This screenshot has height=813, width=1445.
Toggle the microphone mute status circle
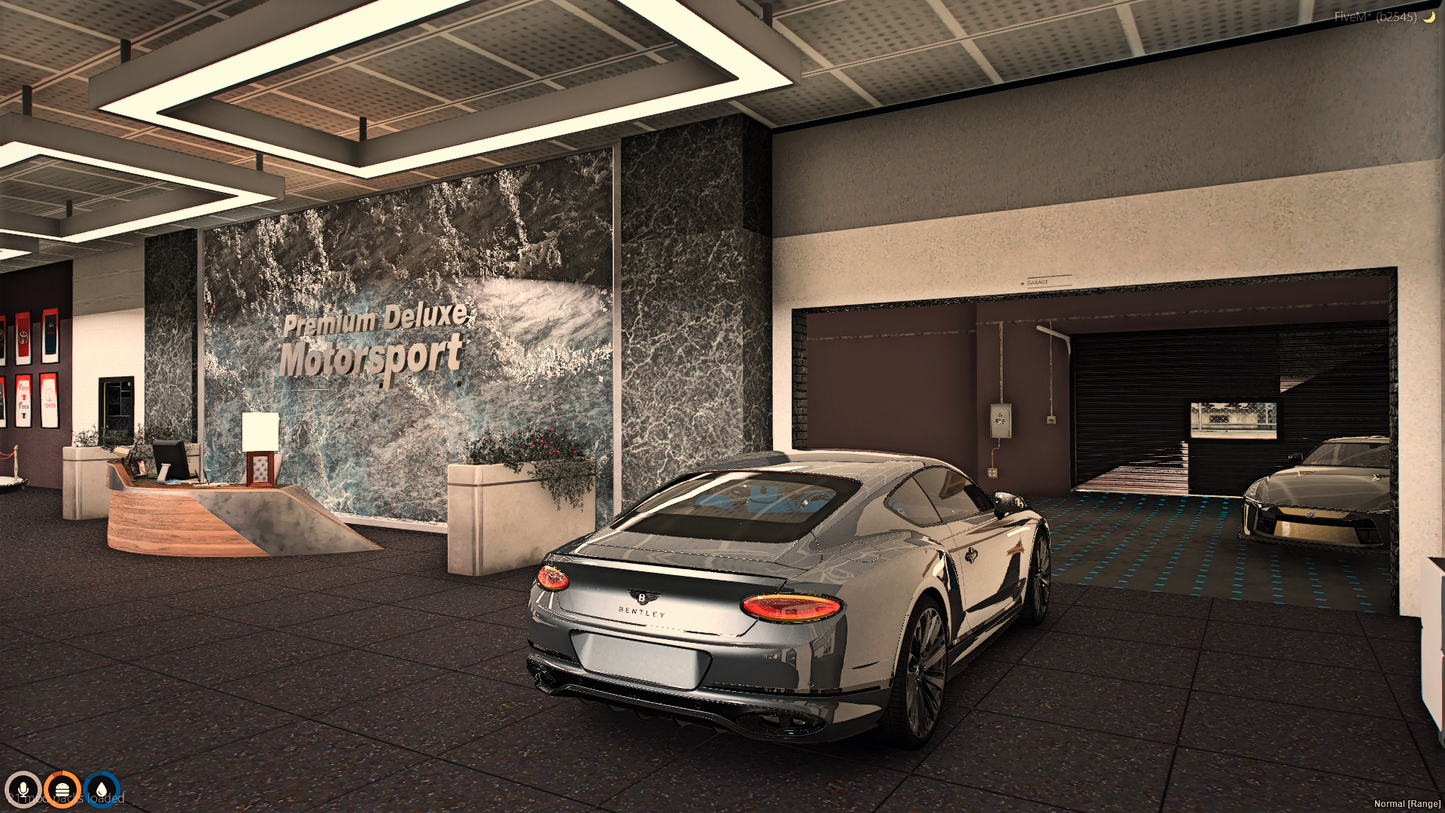tap(25, 791)
